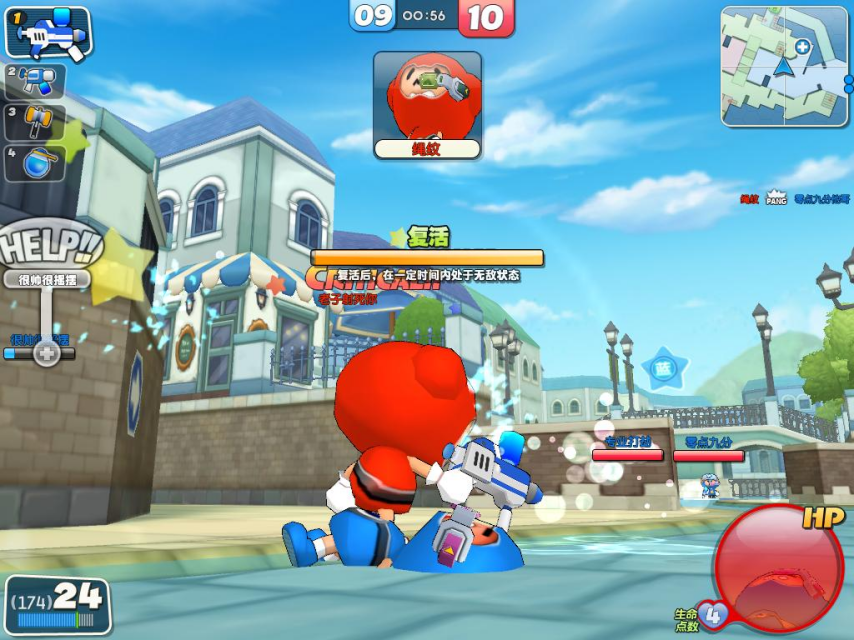Click the white plus marker on the minimap
This screenshot has height=640, width=854.
point(803,47)
